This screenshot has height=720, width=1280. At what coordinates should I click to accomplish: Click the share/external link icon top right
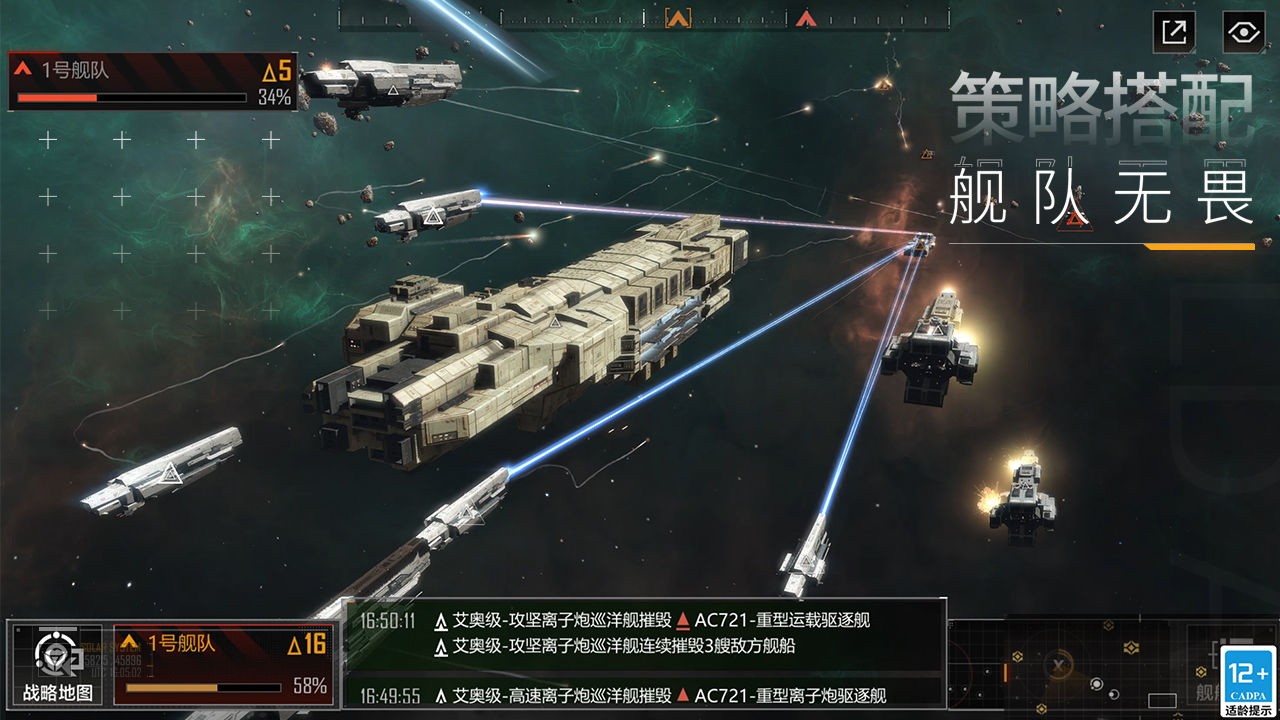(x=1172, y=31)
